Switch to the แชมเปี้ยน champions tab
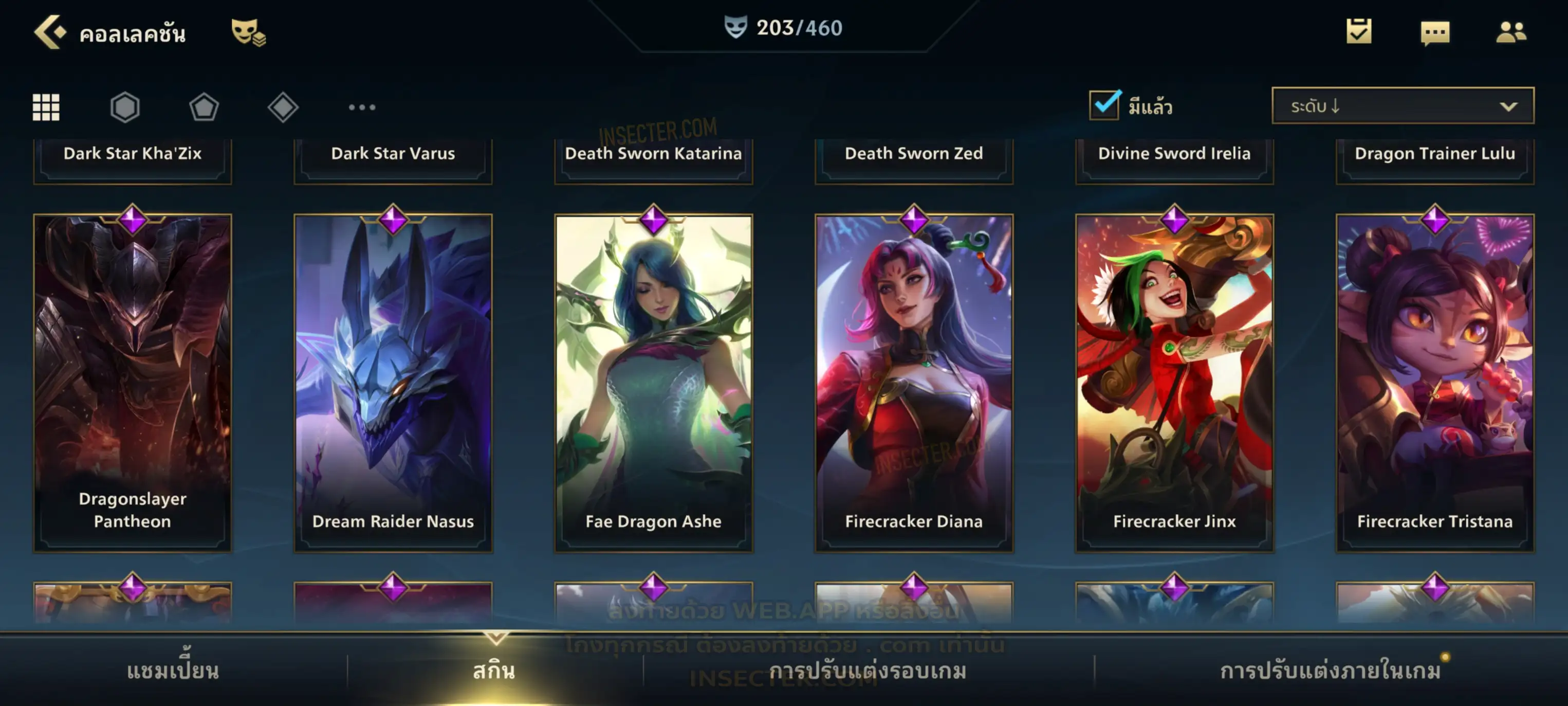Image resolution: width=1568 pixels, height=706 pixels. coord(173,671)
